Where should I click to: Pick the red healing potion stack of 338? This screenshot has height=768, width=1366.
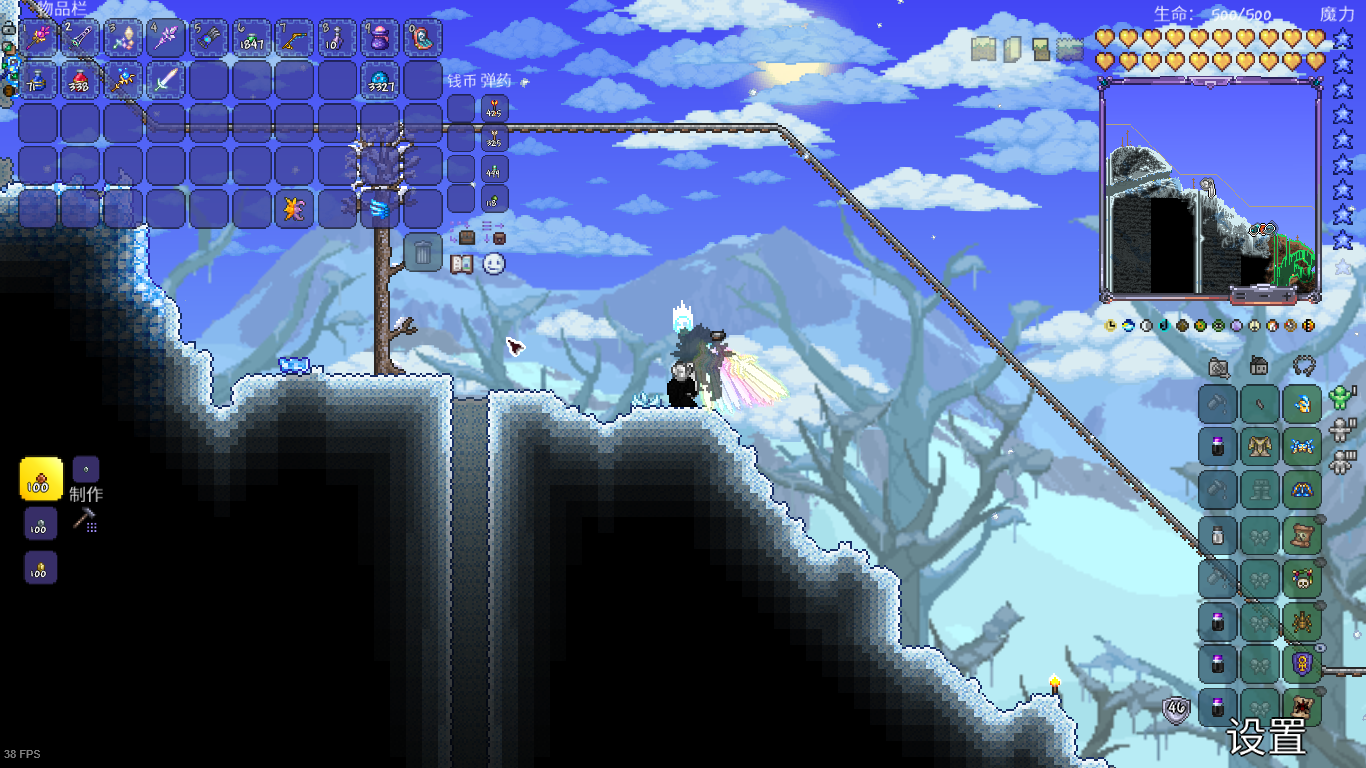[81, 80]
